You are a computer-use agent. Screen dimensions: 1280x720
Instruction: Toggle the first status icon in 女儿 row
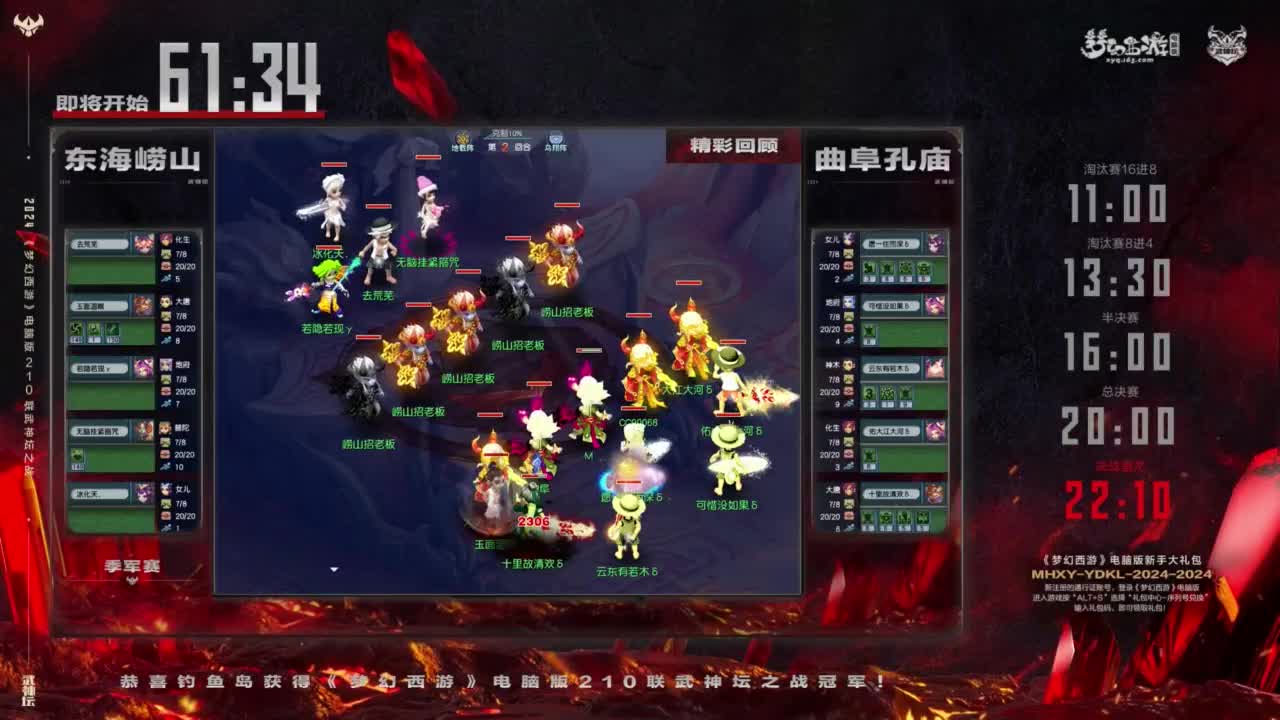pos(869,268)
